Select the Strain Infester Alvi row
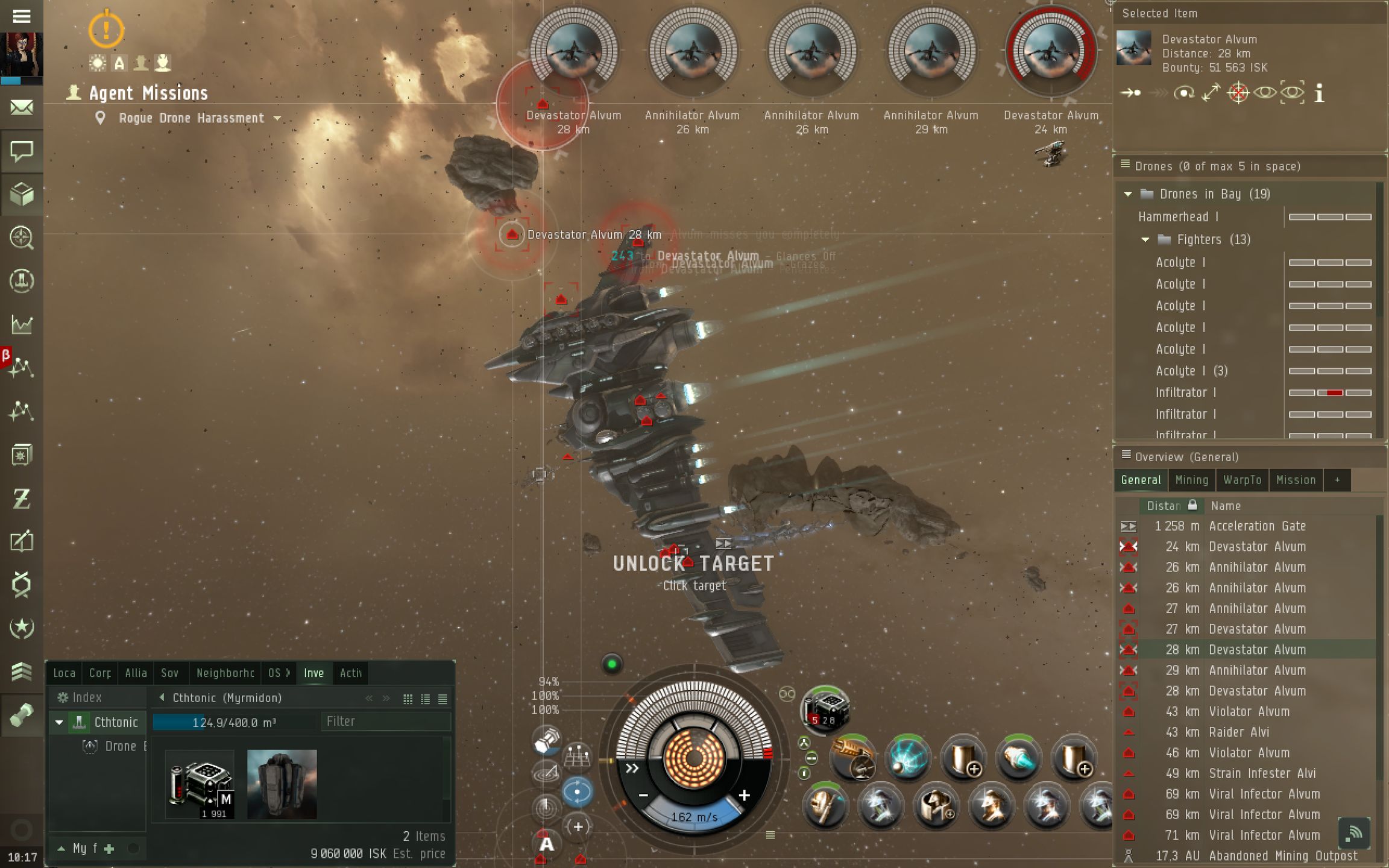 1262,773
